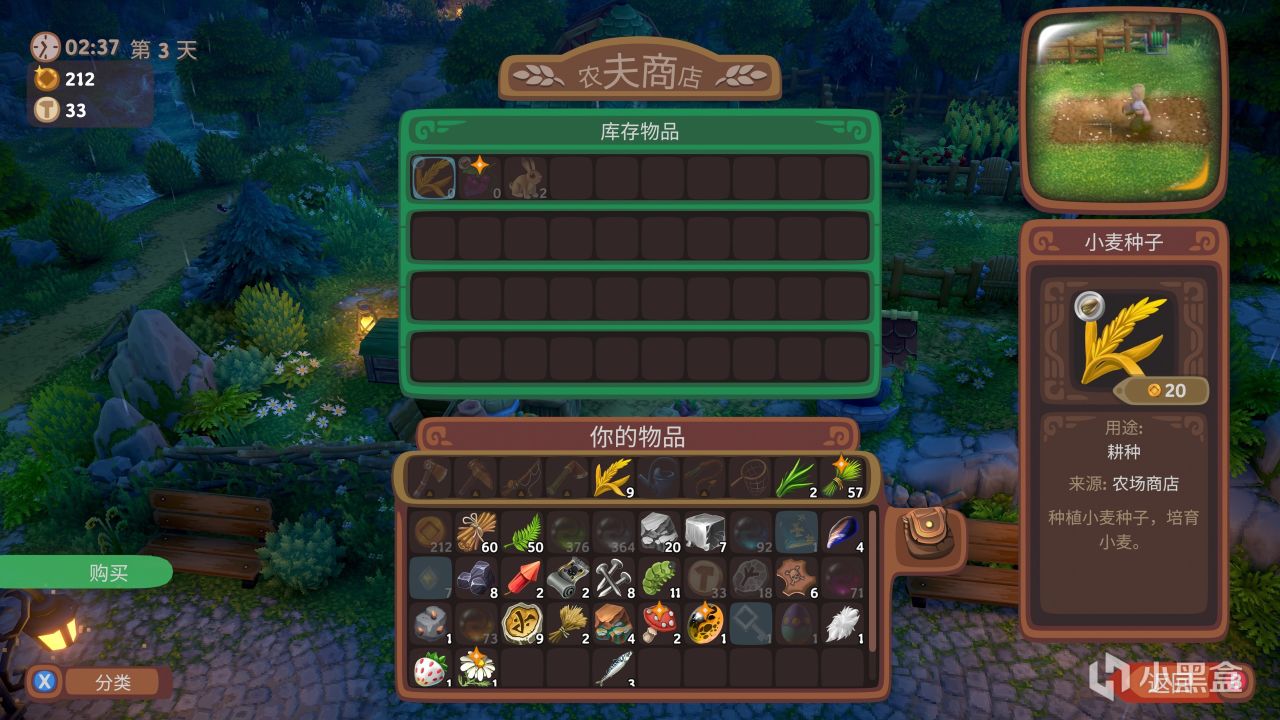Open the 你的物品 player items panel header
The width and height of the screenshot is (1280, 720).
pyautogui.click(x=638, y=436)
